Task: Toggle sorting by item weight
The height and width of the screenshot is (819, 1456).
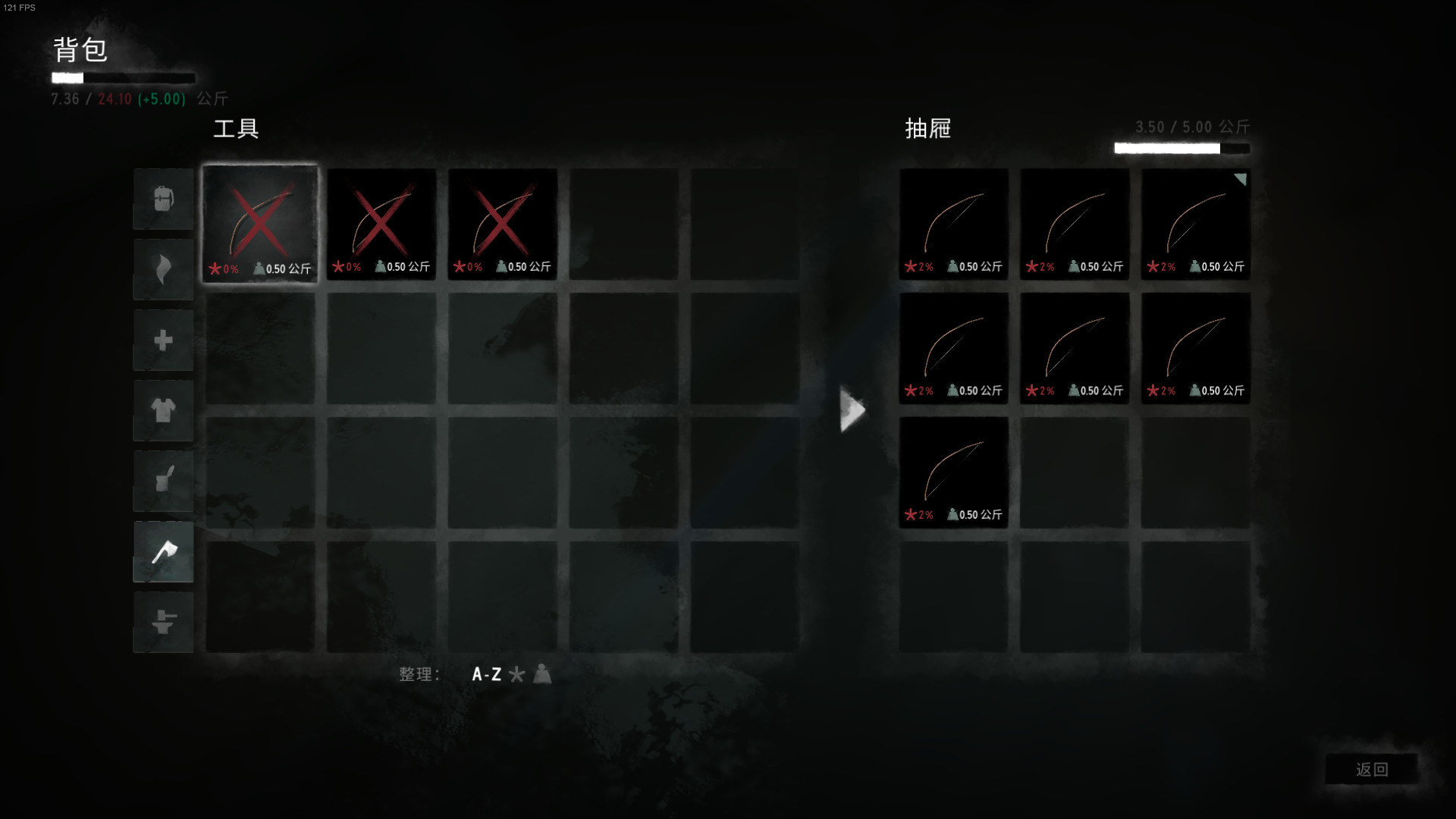Action: (541, 674)
